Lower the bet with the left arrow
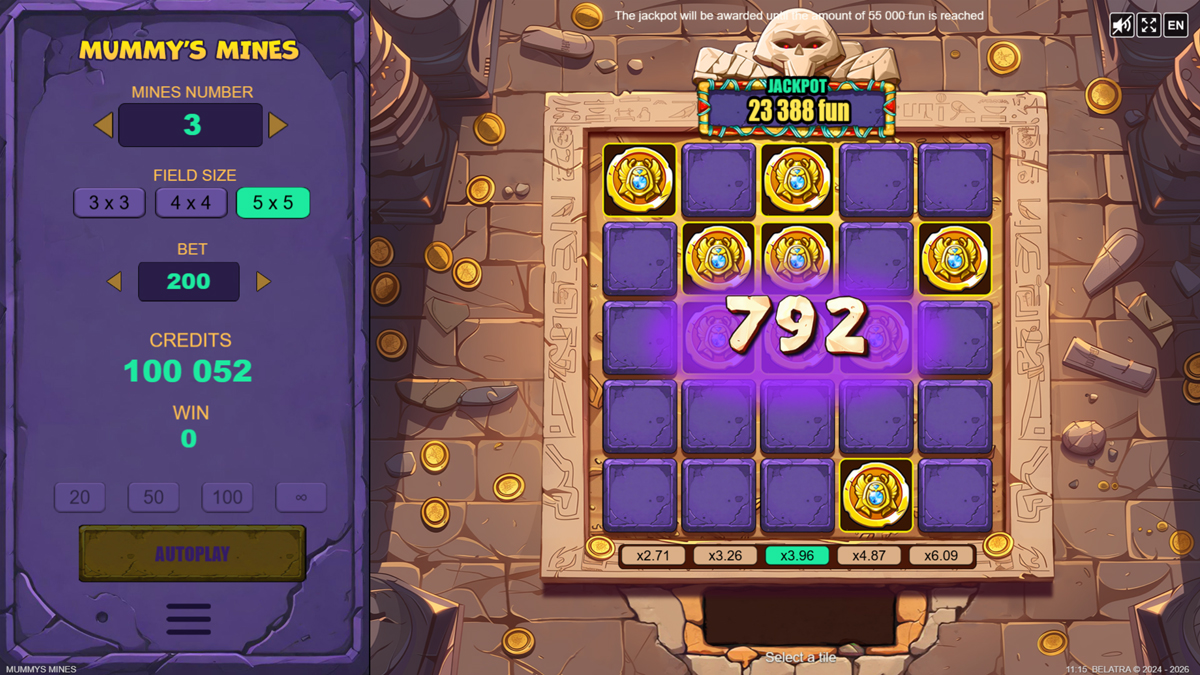This screenshot has width=1200, height=675. (x=114, y=282)
